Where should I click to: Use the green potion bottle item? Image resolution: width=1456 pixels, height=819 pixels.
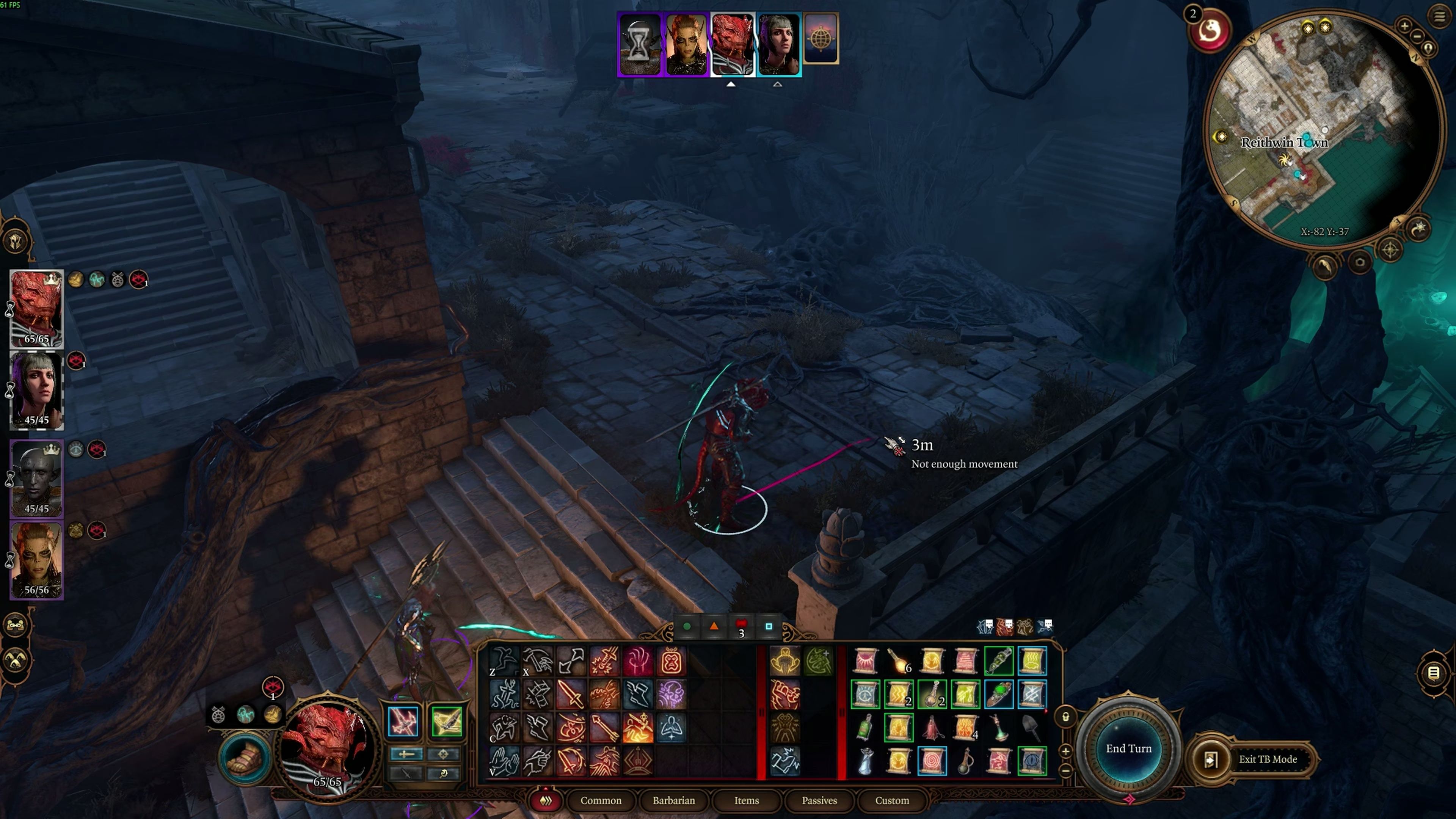(x=865, y=728)
